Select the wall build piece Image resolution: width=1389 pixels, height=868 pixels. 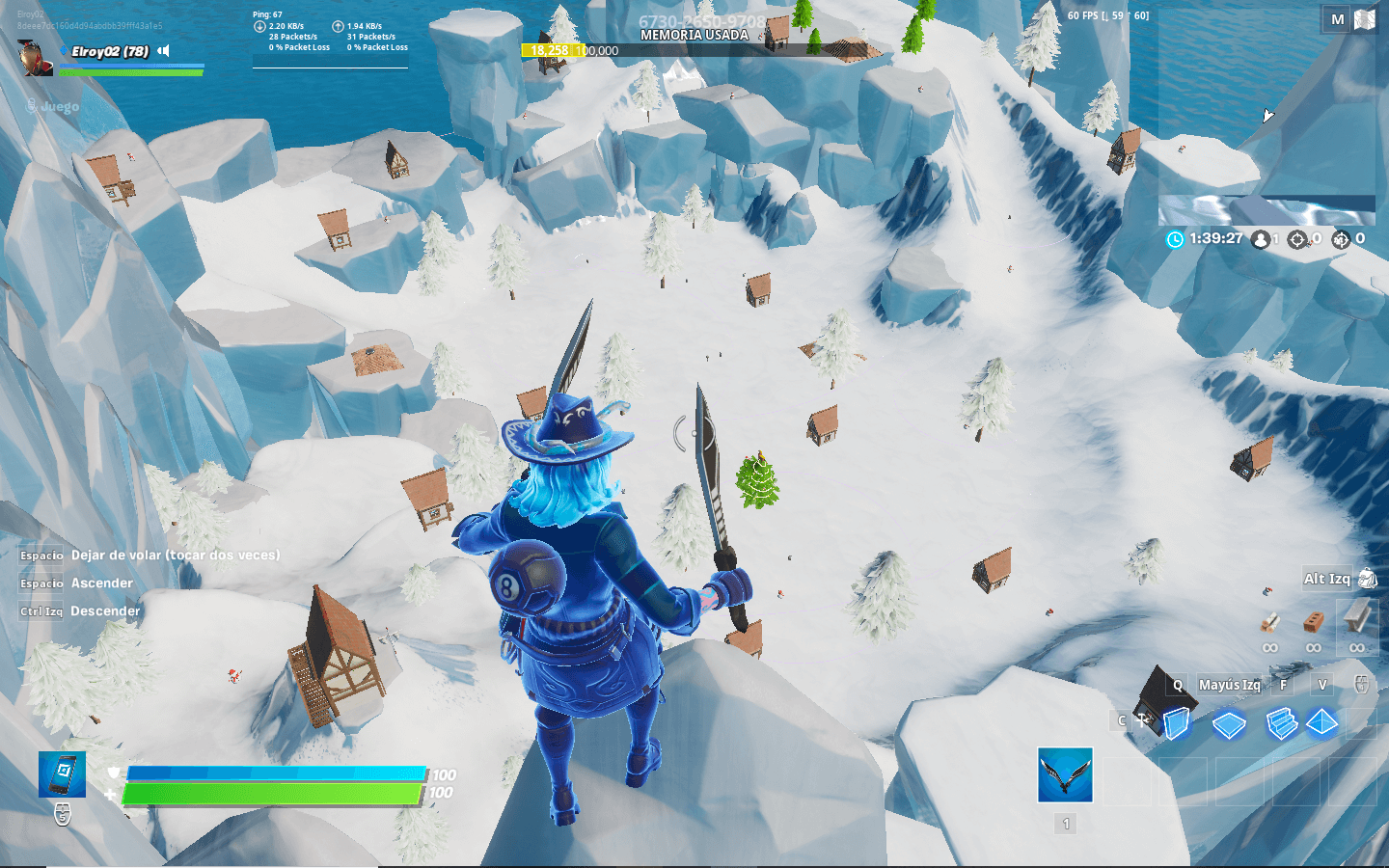tap(1177, 722)
